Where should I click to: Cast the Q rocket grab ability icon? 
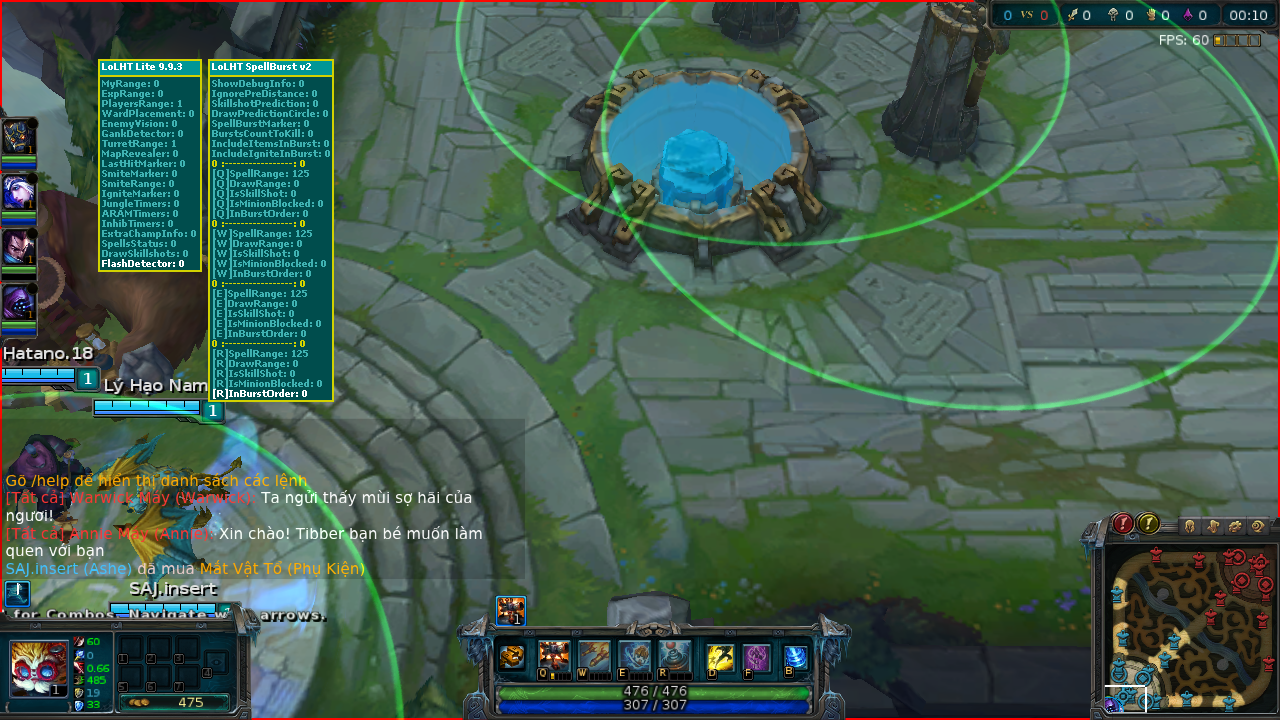pyautogui.click(x=553, y=655)
